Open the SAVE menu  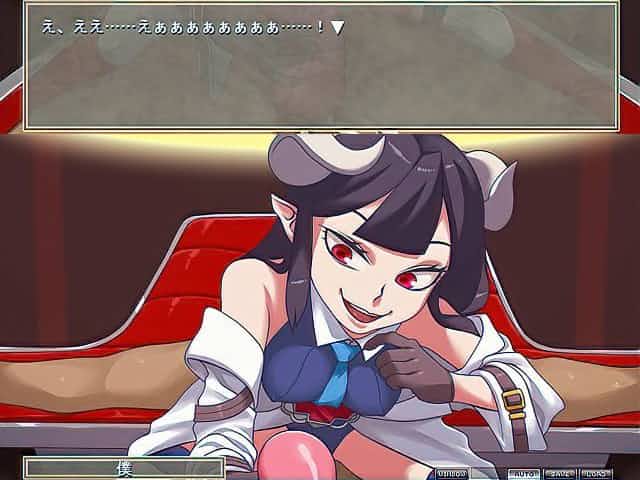(559, 473)
